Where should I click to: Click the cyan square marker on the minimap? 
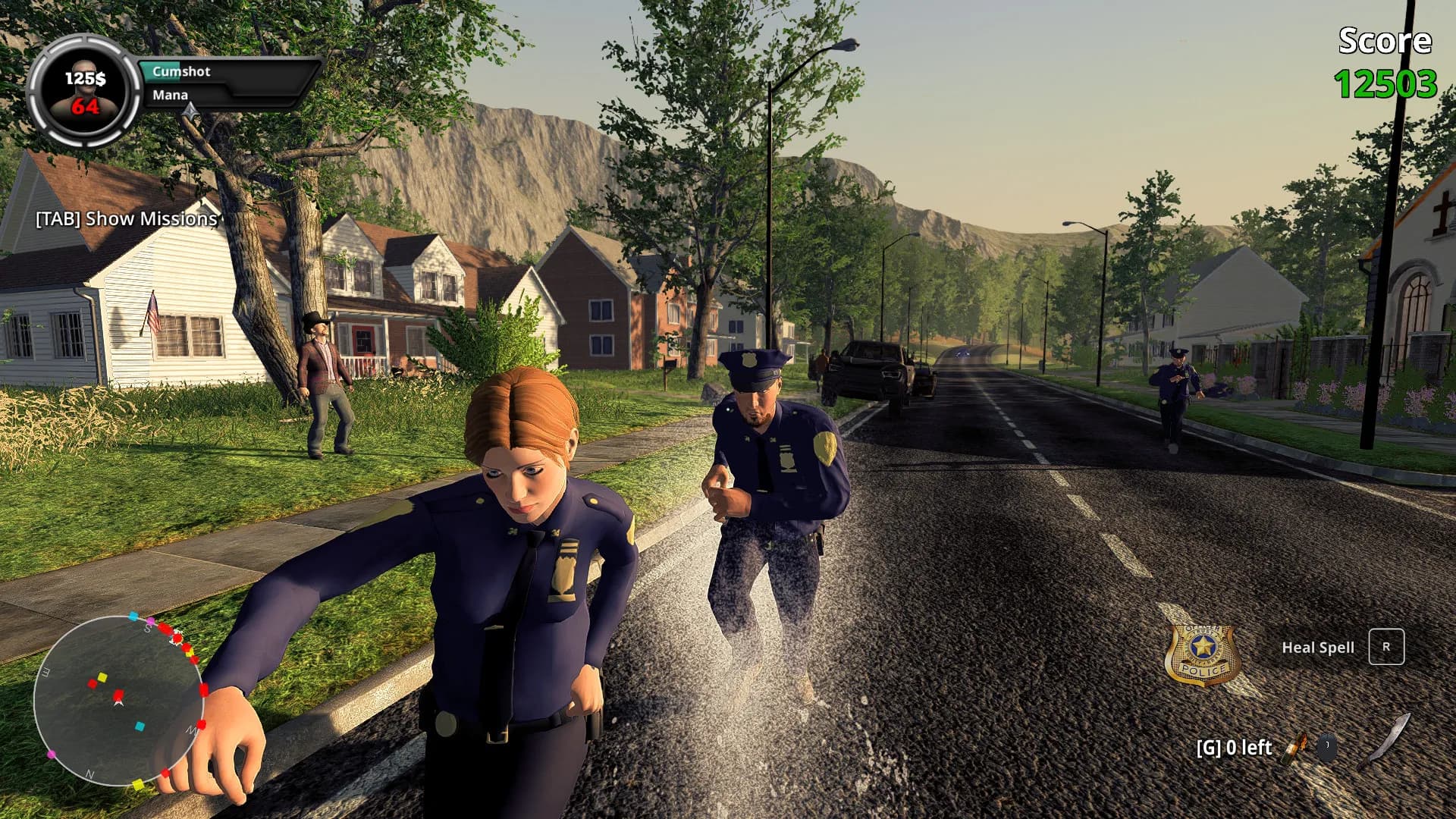tap(140, 726)
